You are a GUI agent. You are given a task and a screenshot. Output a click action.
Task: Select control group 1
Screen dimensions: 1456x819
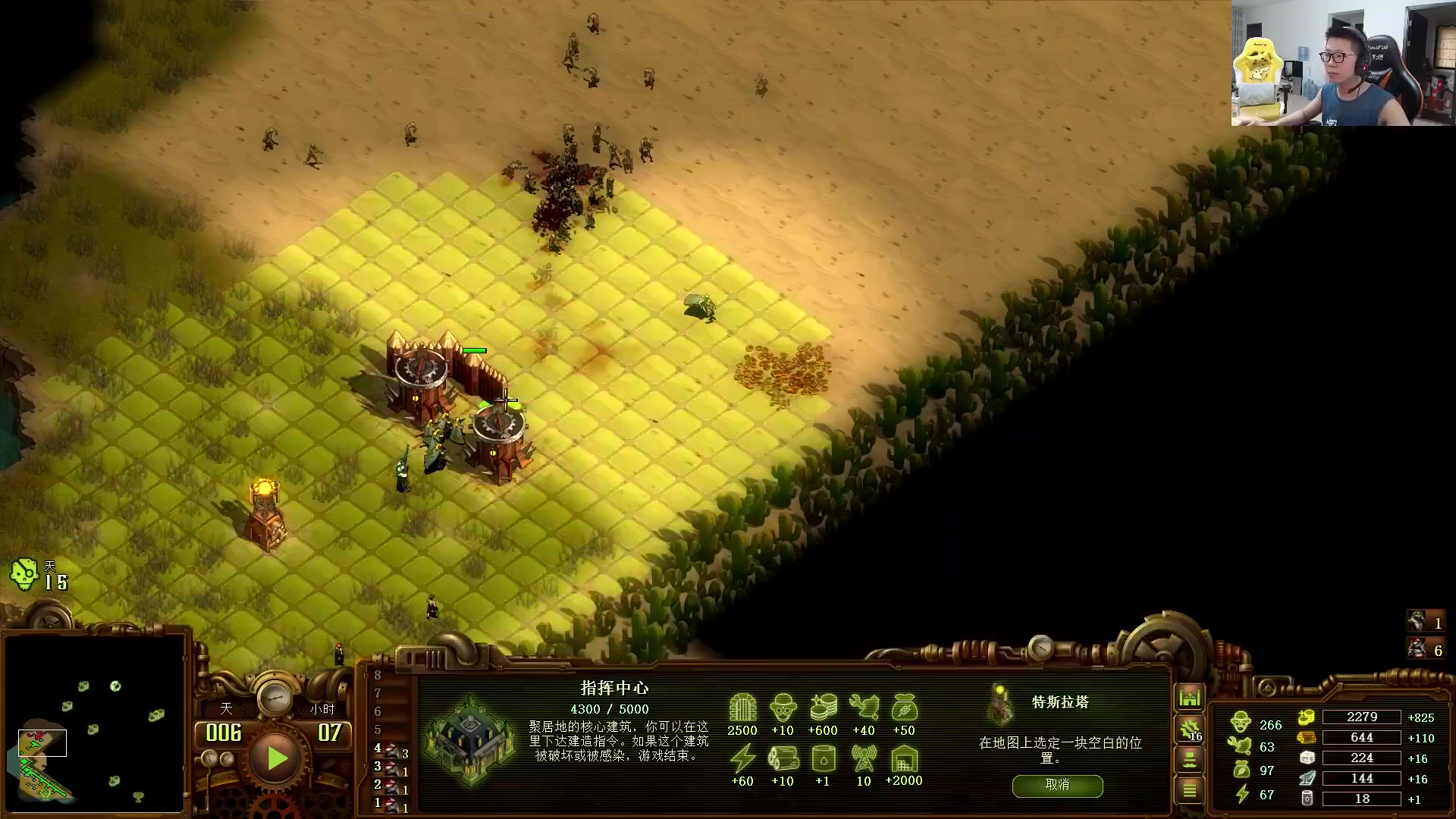coord(391,805)
